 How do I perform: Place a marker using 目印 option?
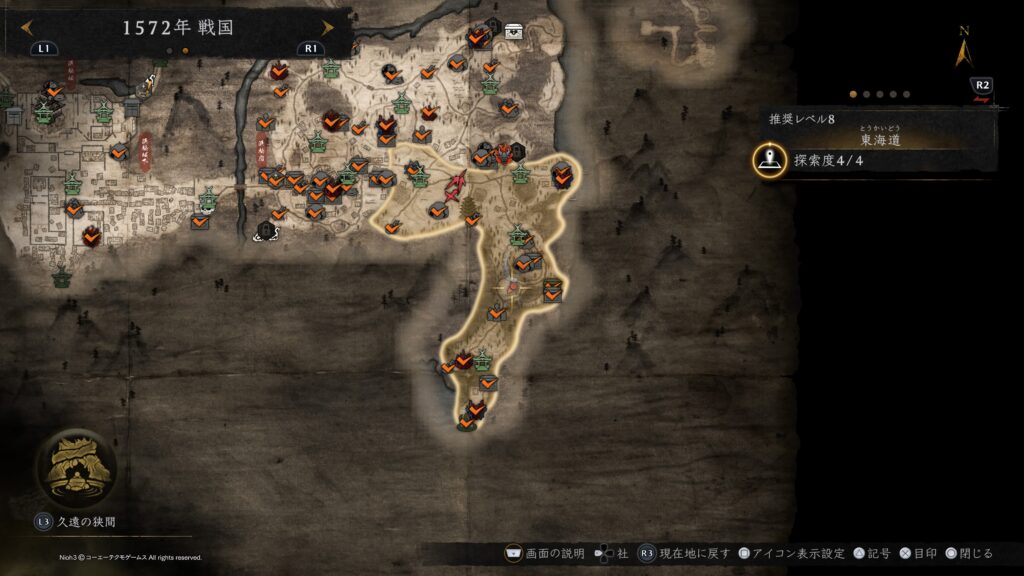tap(920, 553)
